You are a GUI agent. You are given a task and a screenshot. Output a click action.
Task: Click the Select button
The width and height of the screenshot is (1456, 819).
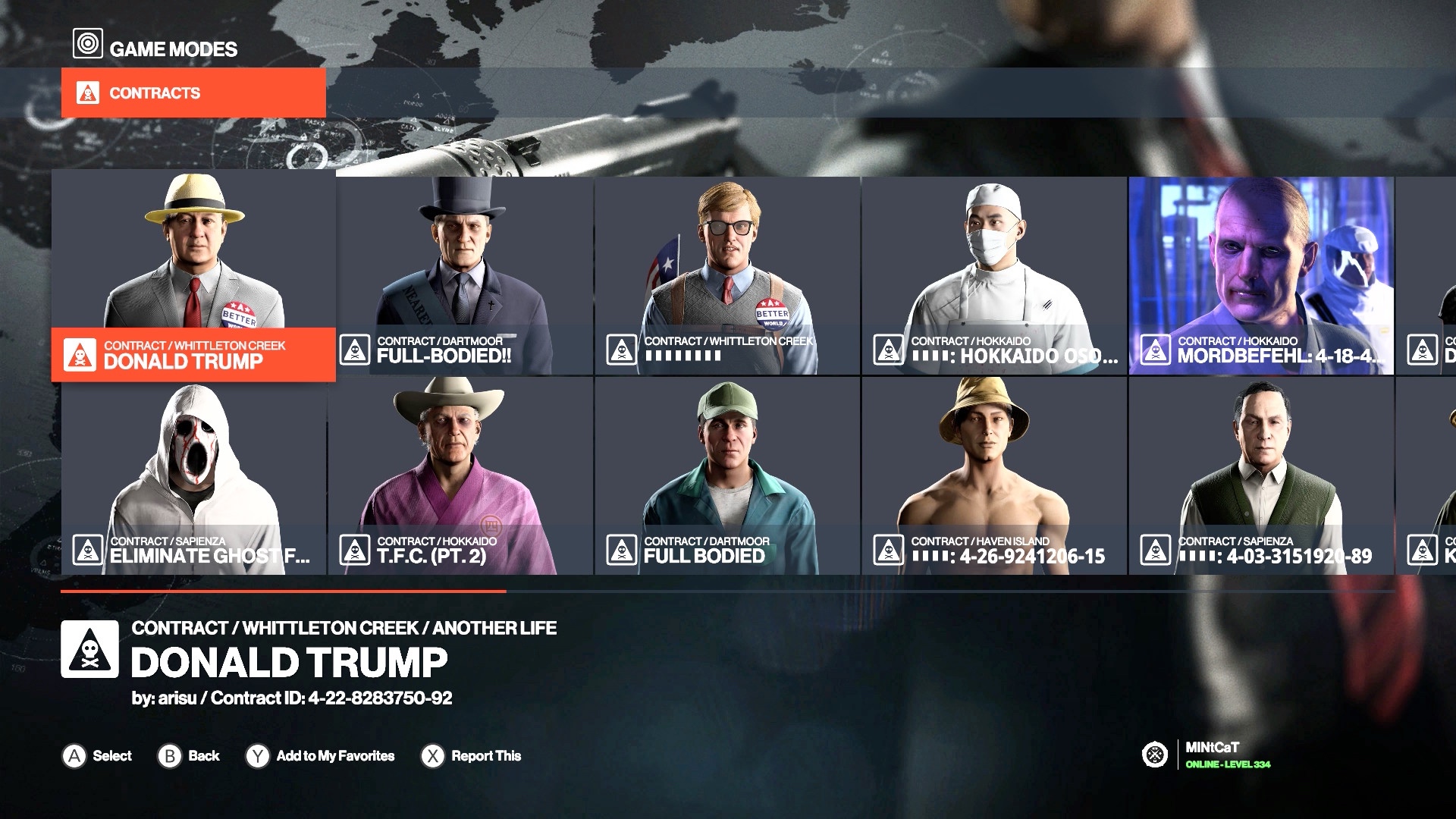tap(97, 756)
